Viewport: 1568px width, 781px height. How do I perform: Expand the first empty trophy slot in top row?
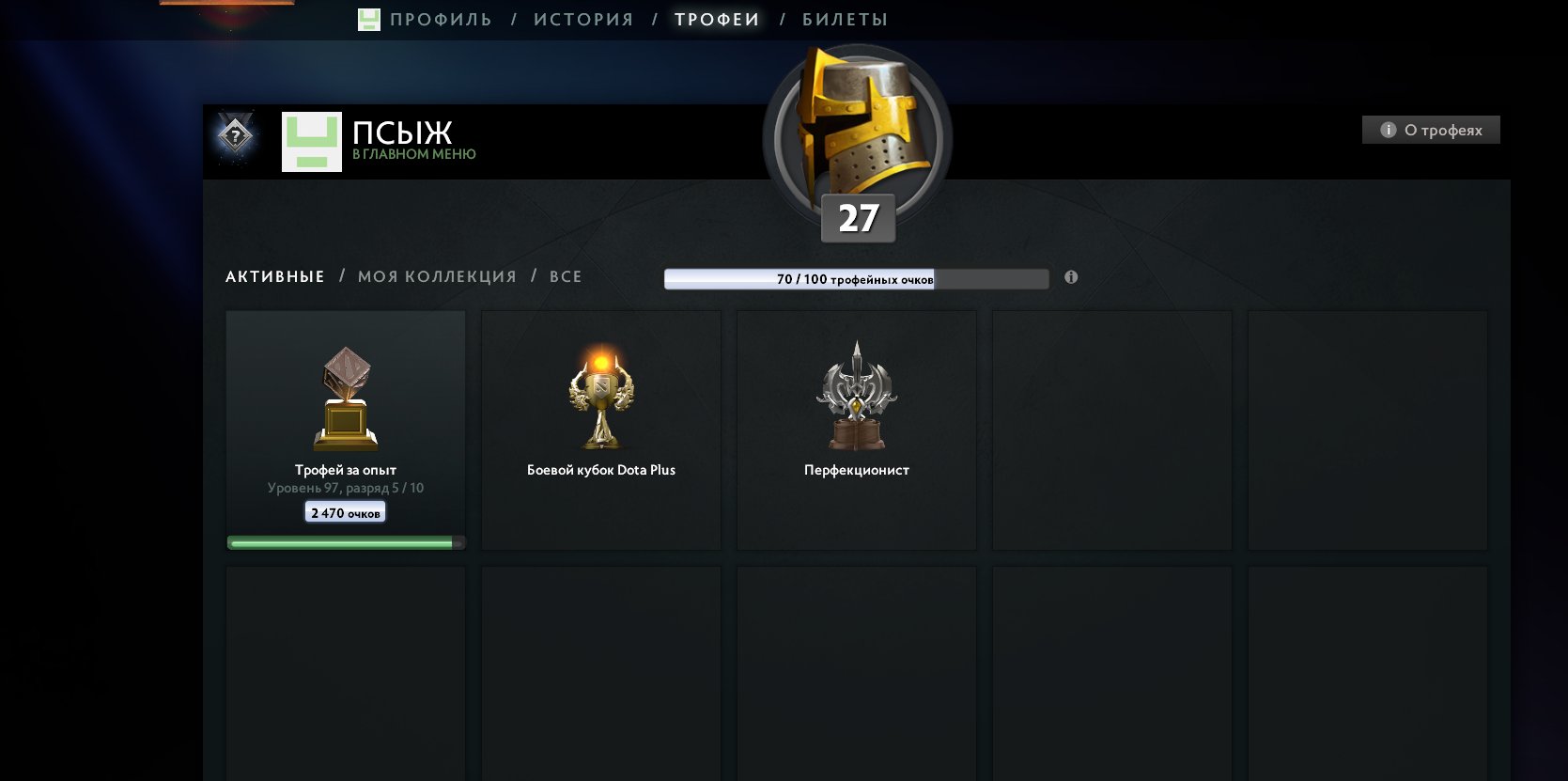pos(1111,430)
